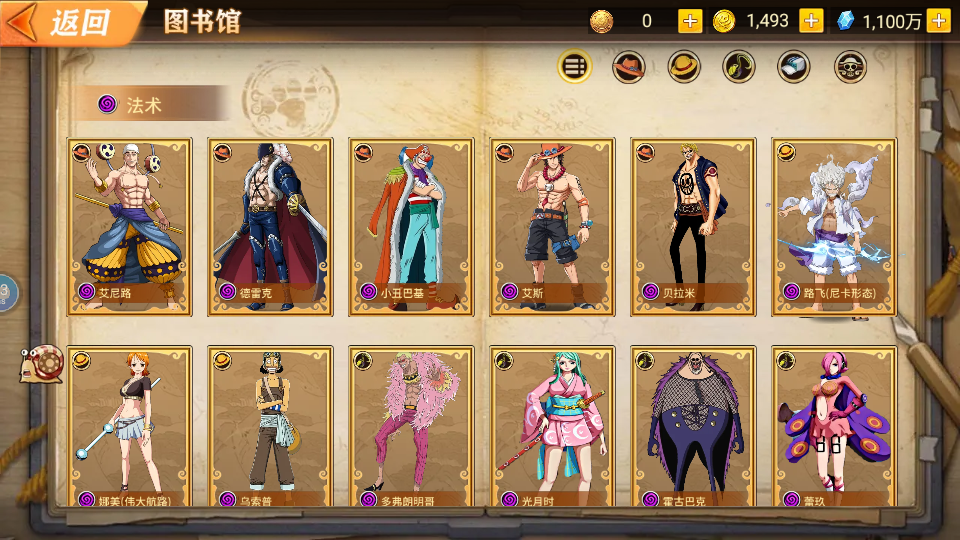The height and width of the screenshot is (540, 960).
Task: Add more bronze coins with the plus button
Action: [690, 20]
